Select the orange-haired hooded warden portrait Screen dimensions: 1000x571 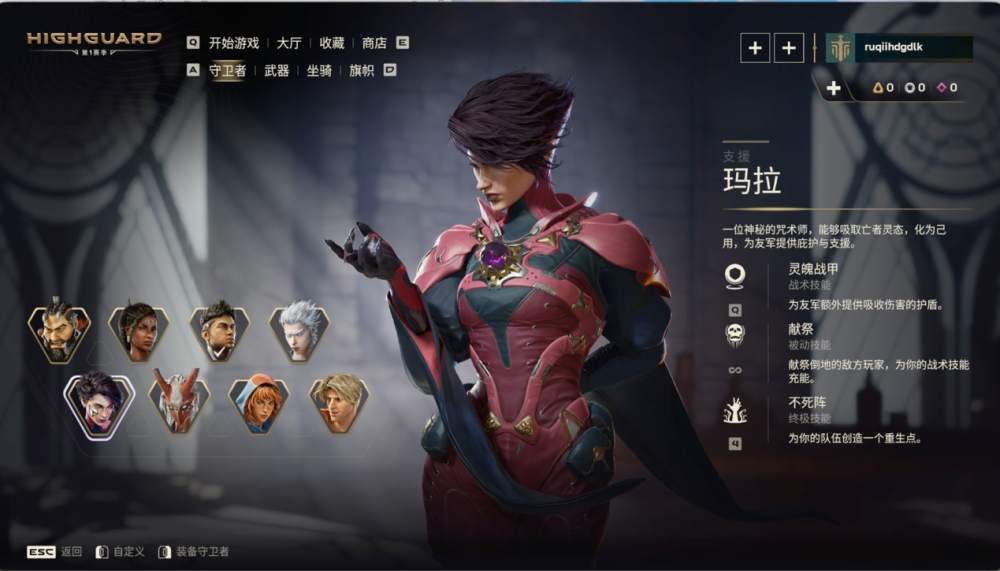pyautogui.click(x=259, y=403)
